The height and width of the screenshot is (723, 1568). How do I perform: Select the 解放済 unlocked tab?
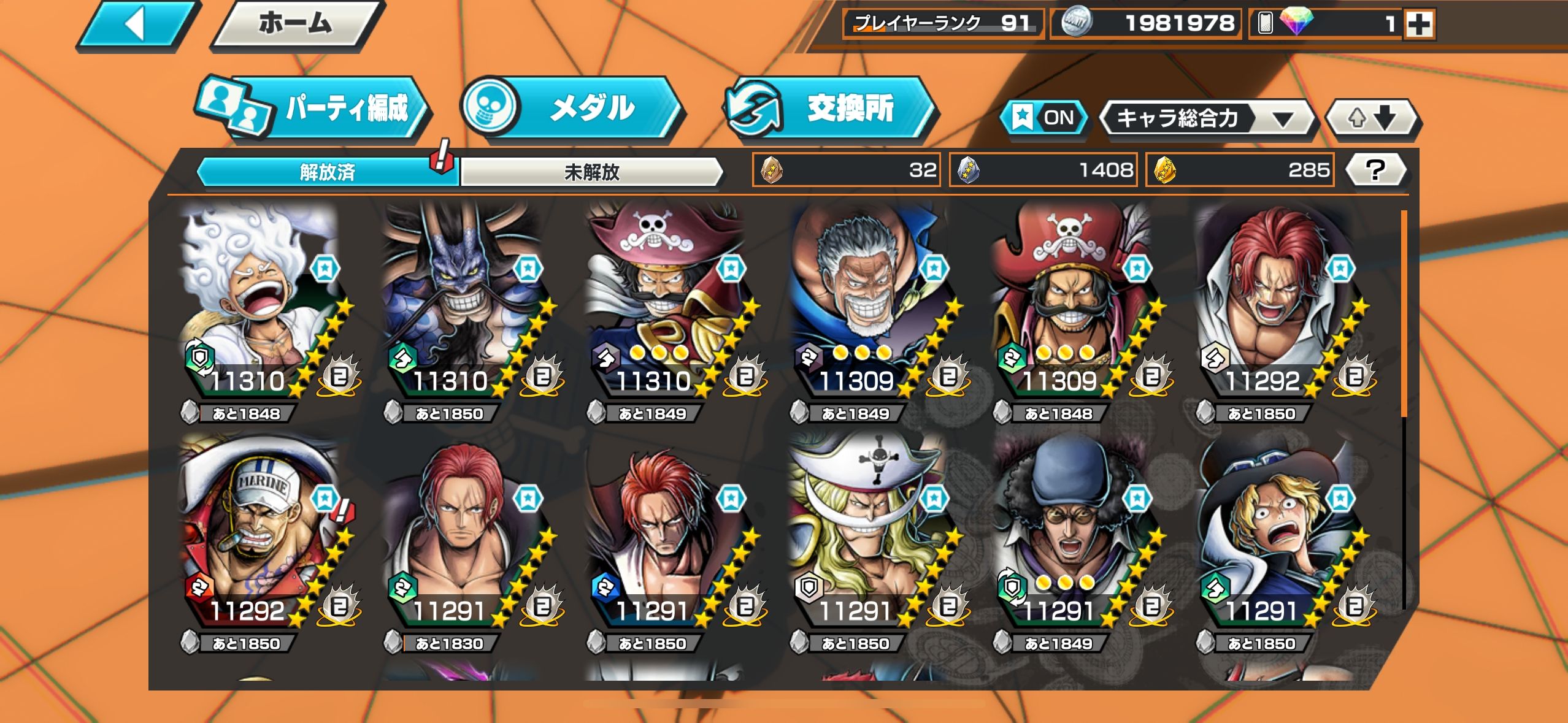327,172
